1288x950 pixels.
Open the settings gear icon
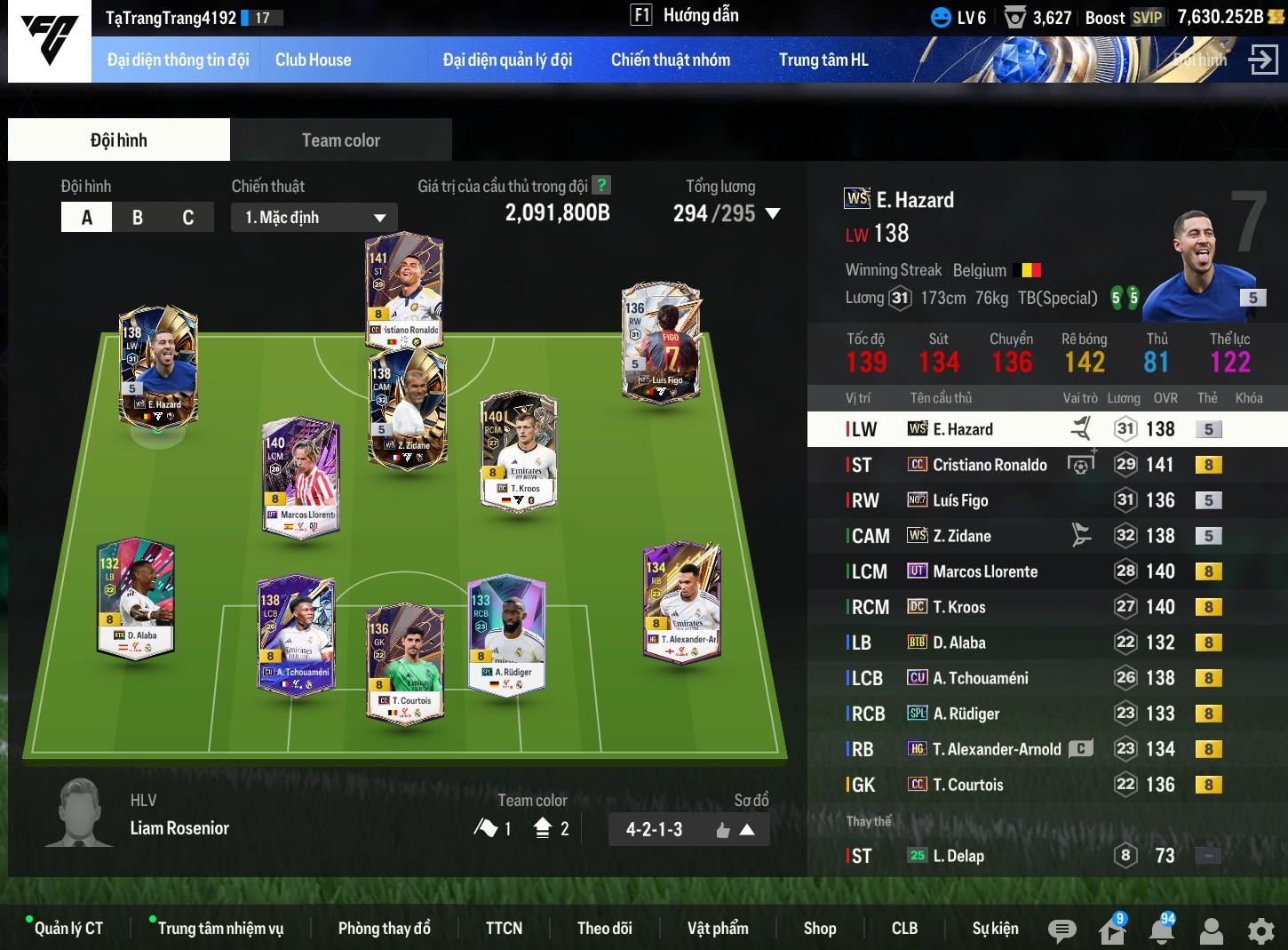point(1260,930)
